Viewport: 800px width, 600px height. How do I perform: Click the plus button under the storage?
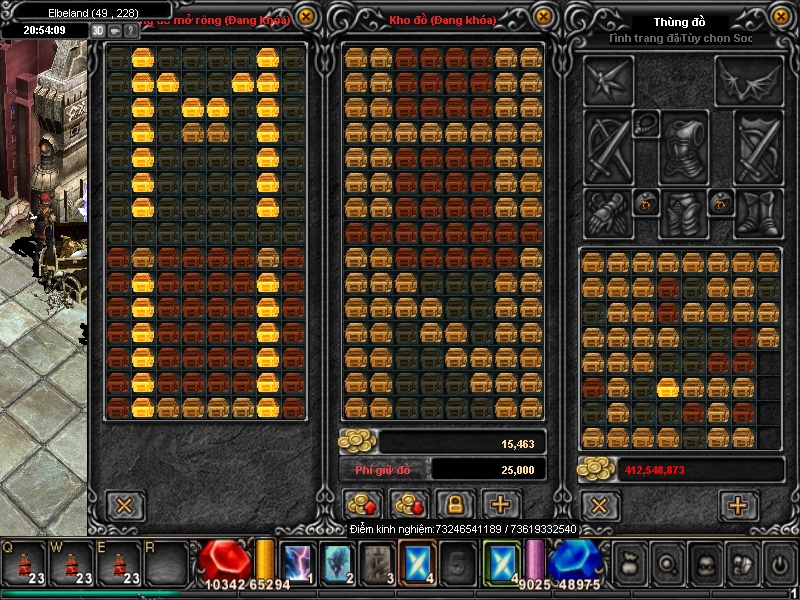(x=500, y=504)
